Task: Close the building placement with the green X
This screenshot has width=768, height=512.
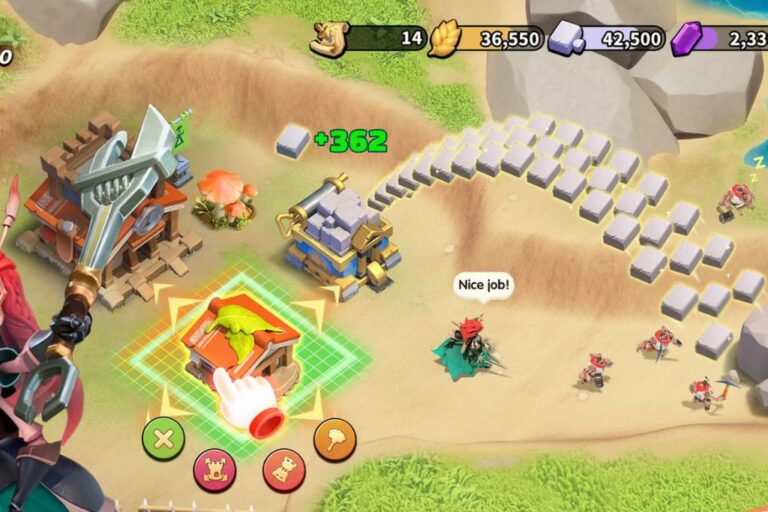Action: click(x=163, y=438)
